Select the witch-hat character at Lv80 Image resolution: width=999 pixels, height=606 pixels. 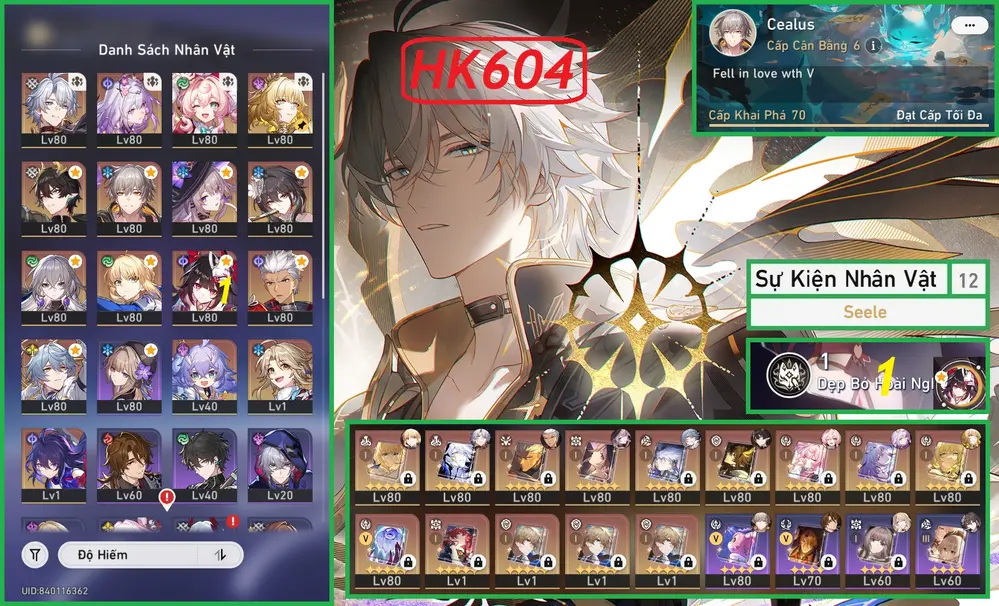(x=203, y=196)
